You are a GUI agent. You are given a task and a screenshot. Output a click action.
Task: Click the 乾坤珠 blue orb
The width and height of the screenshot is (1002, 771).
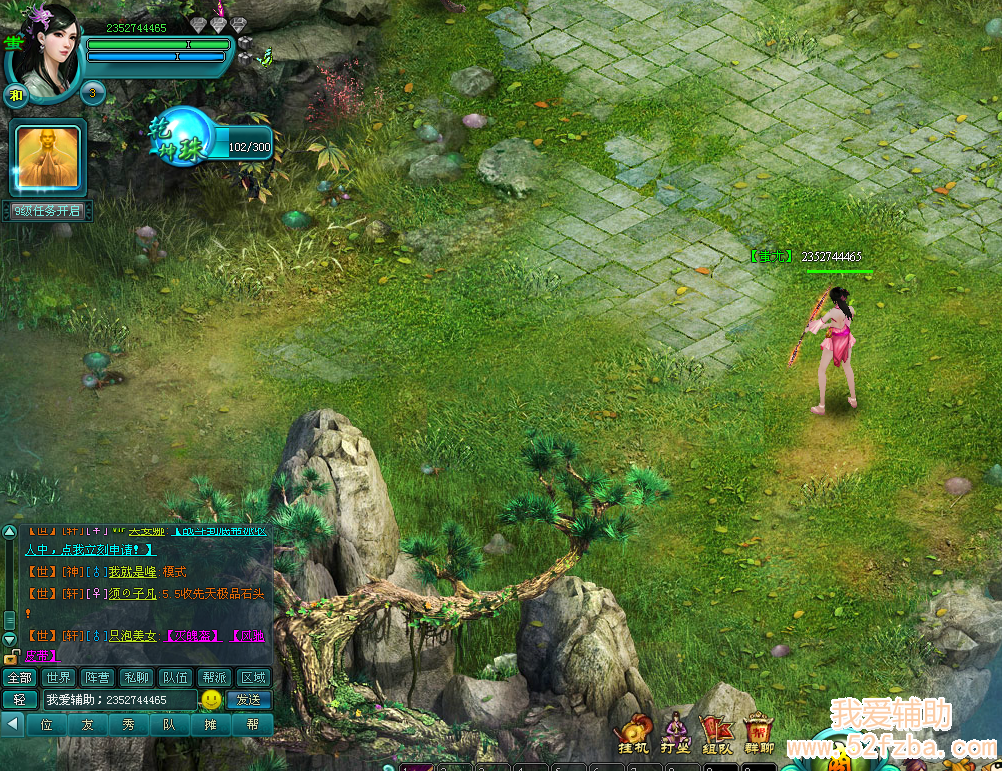pos(182,136)
